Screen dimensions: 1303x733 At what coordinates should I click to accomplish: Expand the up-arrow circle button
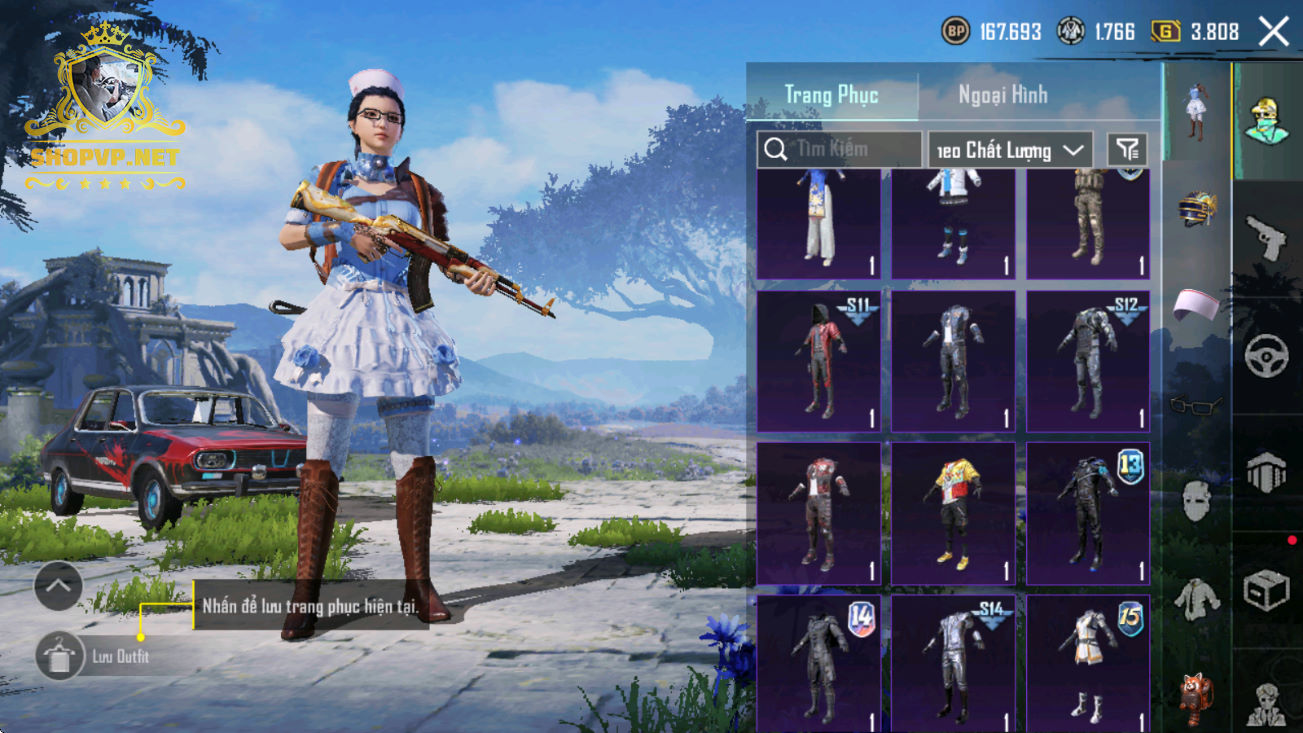click(58, 586)
